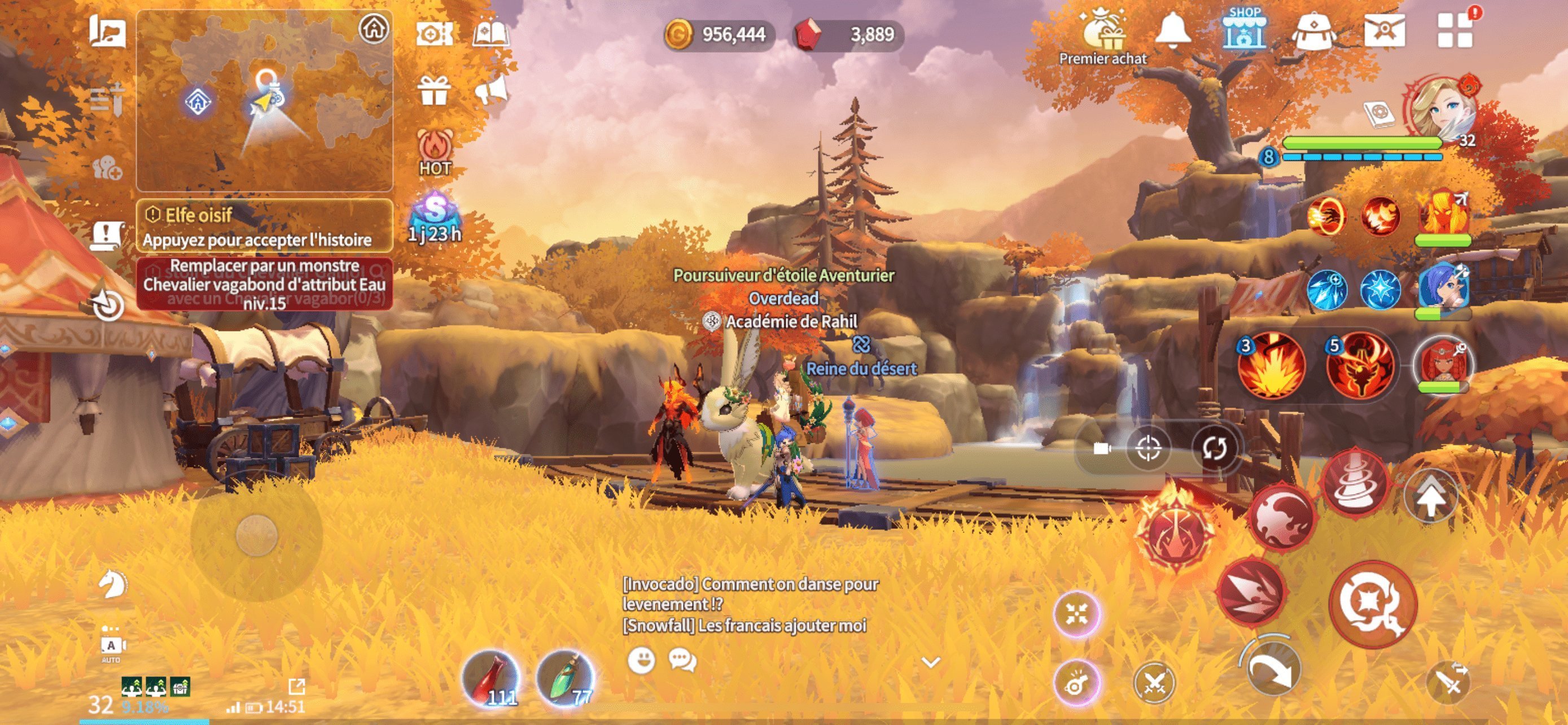Open the main grid menu
The width and height of the screenshot is (1568, 725).
1454,30
